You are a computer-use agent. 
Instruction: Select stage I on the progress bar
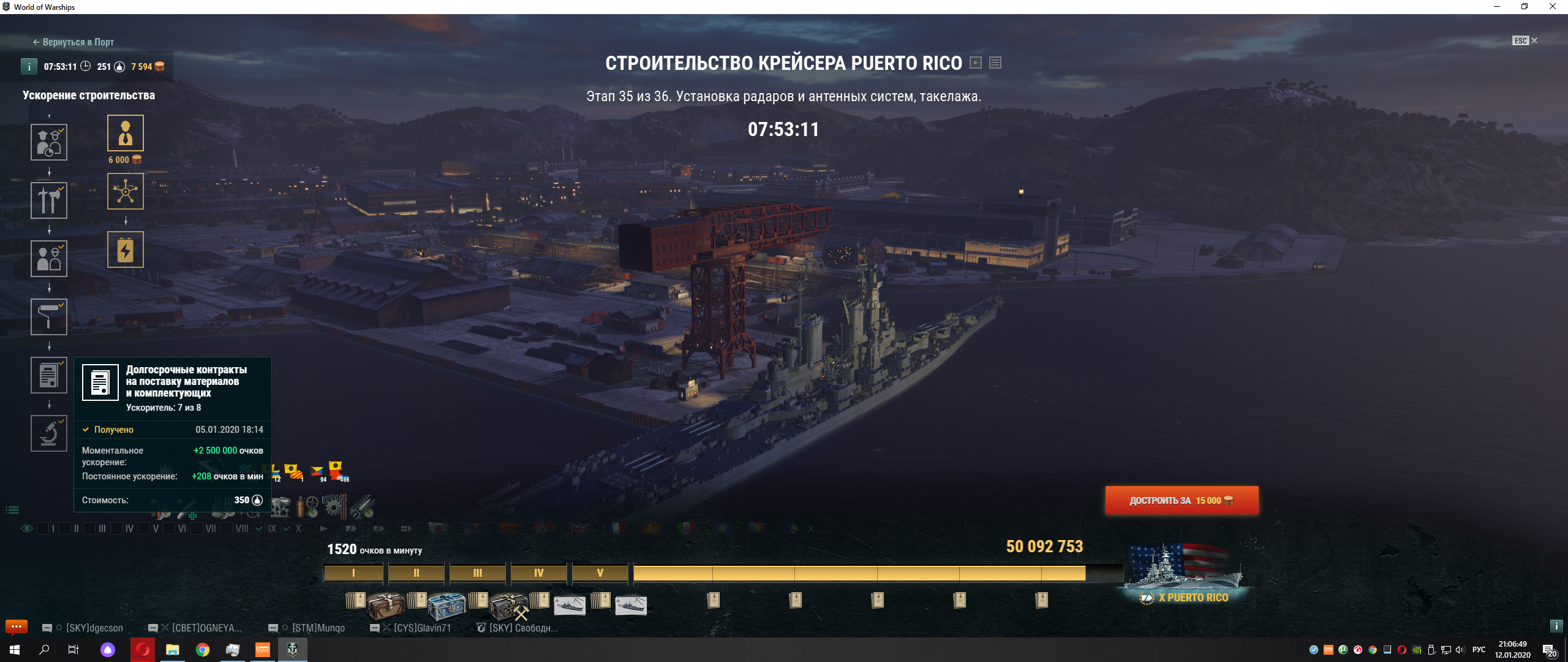pyautogui.click(x=353, y=573)
